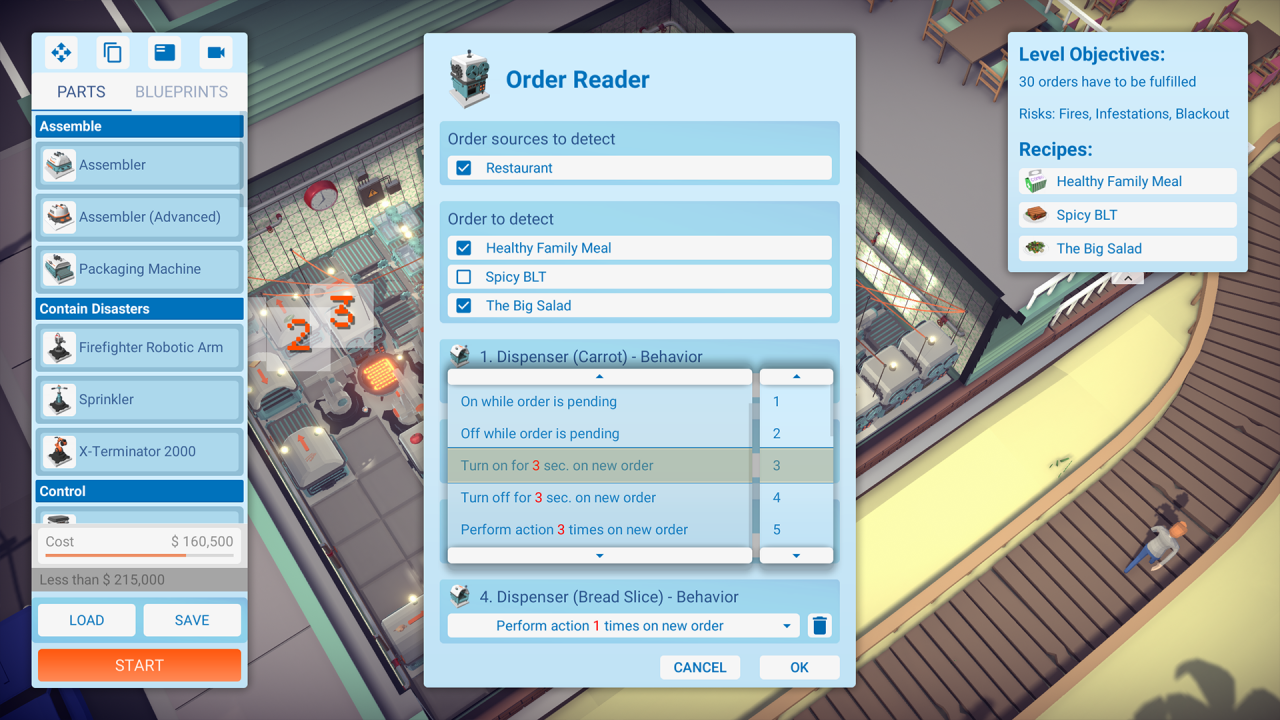The width and height of the screenshot is (1280, 720).
Task: Select the Packaging Machine part
Action: (x=140, y=269)
